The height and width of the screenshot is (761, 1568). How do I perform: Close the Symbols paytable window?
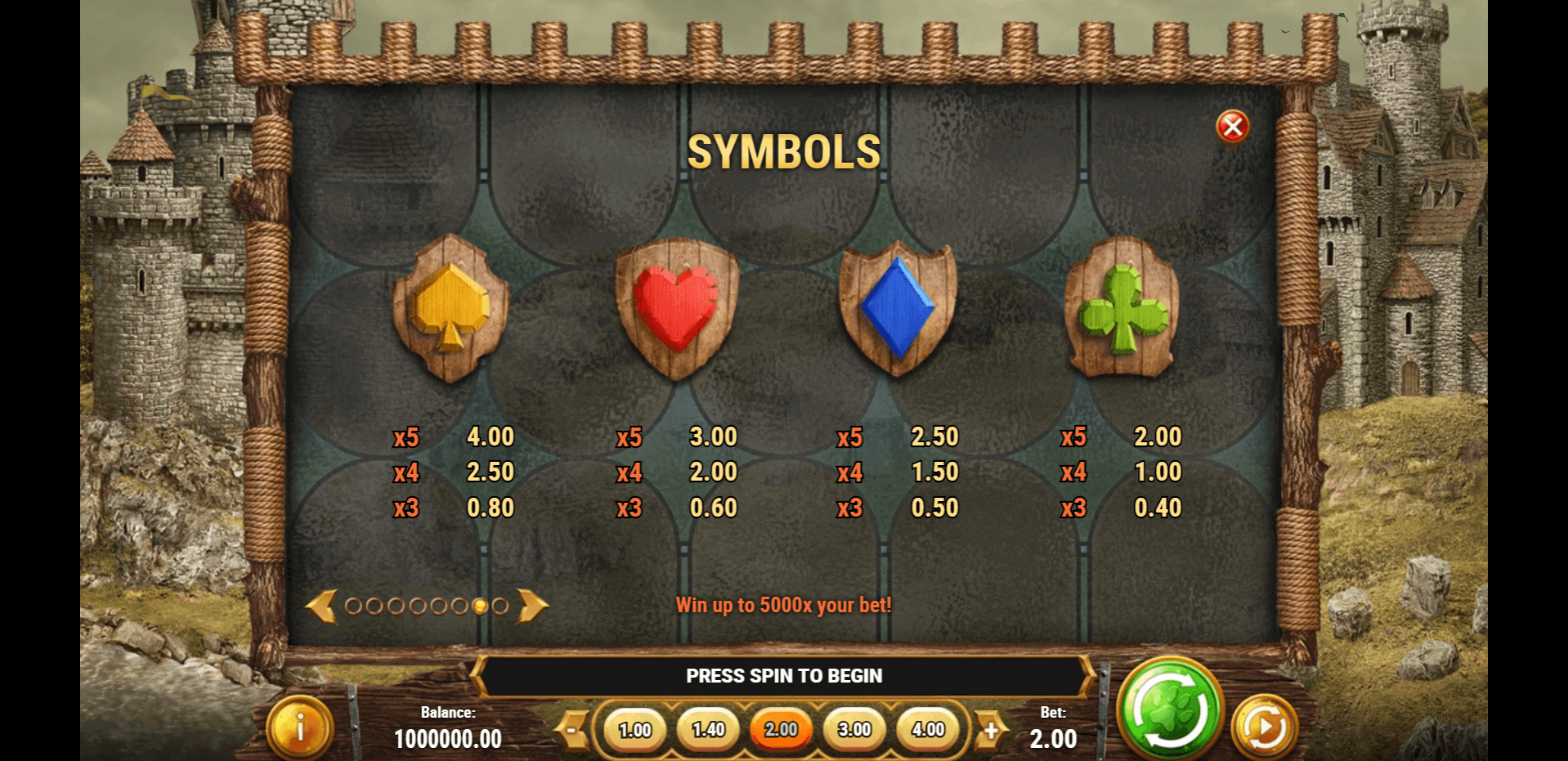(x=1232, y=127)
